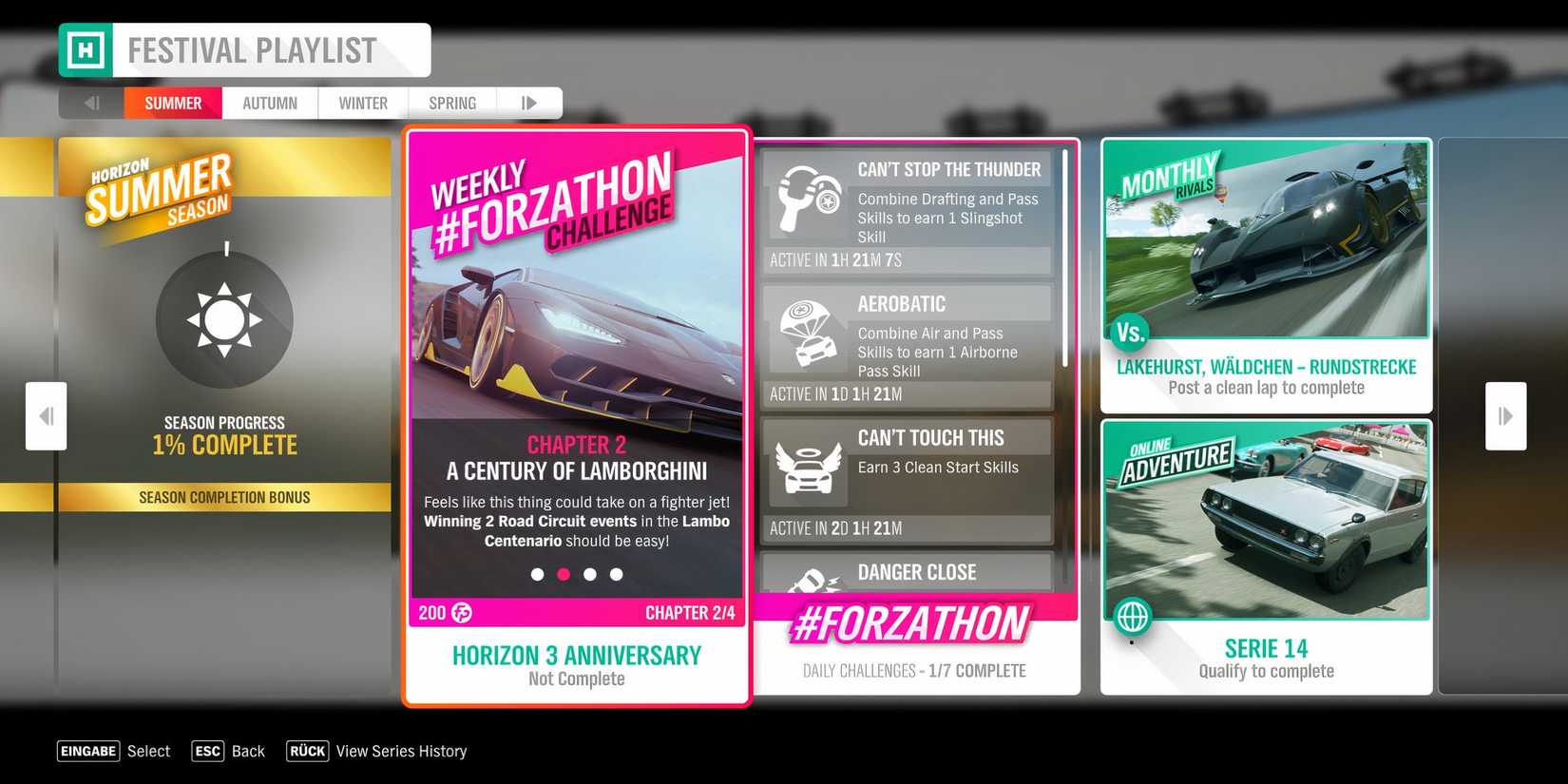Switch to the Autumn tab
Image resolution: width=1568 pixels, height=784 pixels.
click(269, 103)
